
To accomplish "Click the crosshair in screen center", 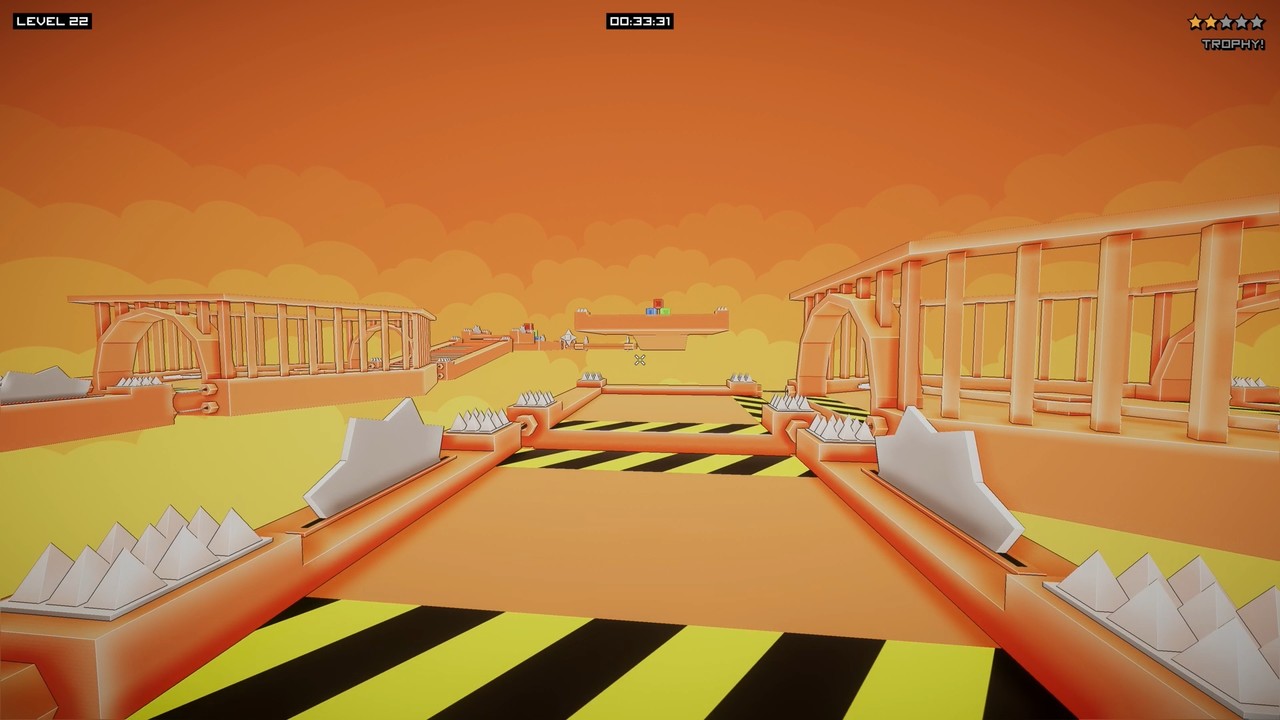I will pos(639,360).
